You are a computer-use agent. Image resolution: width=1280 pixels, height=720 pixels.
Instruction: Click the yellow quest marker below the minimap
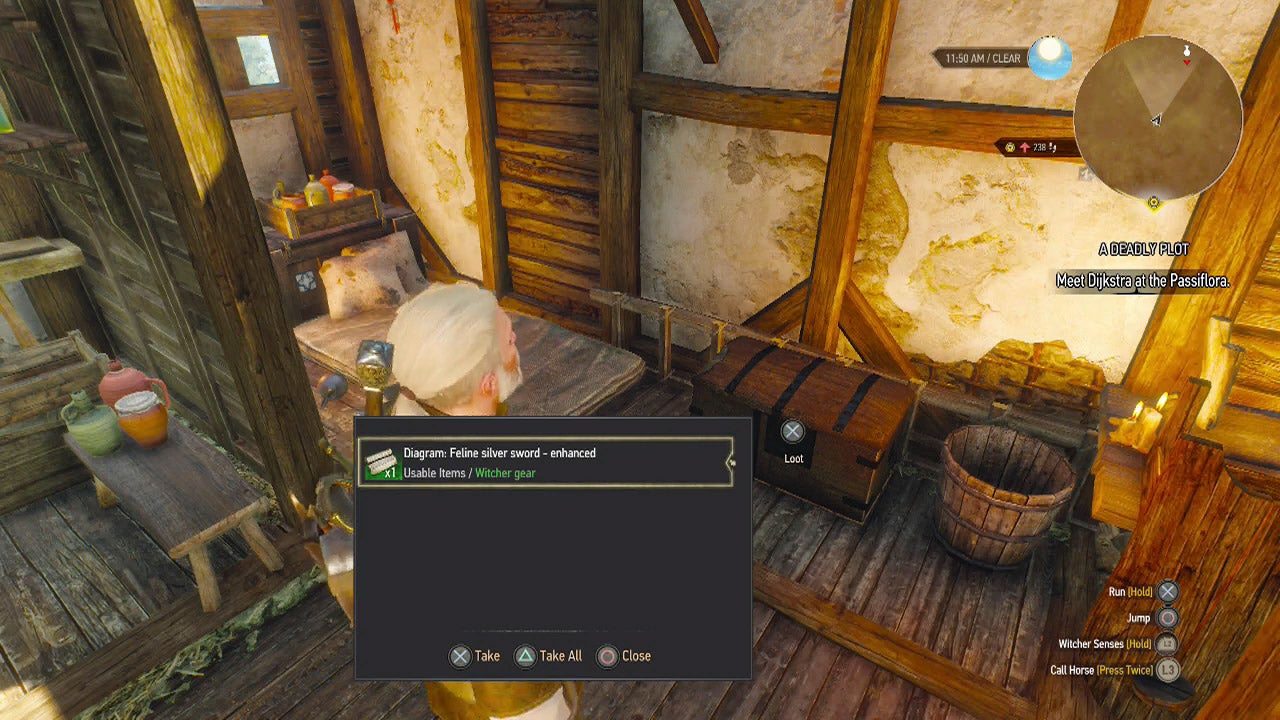1155,200
